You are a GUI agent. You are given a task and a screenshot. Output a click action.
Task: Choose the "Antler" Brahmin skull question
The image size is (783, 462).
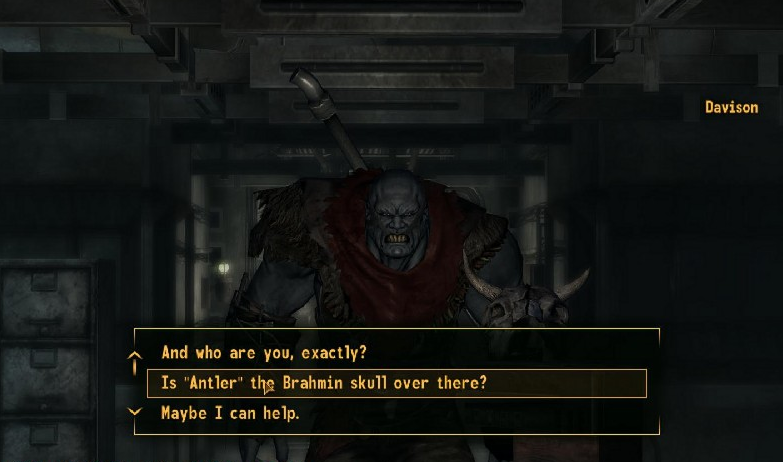coord(324,383)
